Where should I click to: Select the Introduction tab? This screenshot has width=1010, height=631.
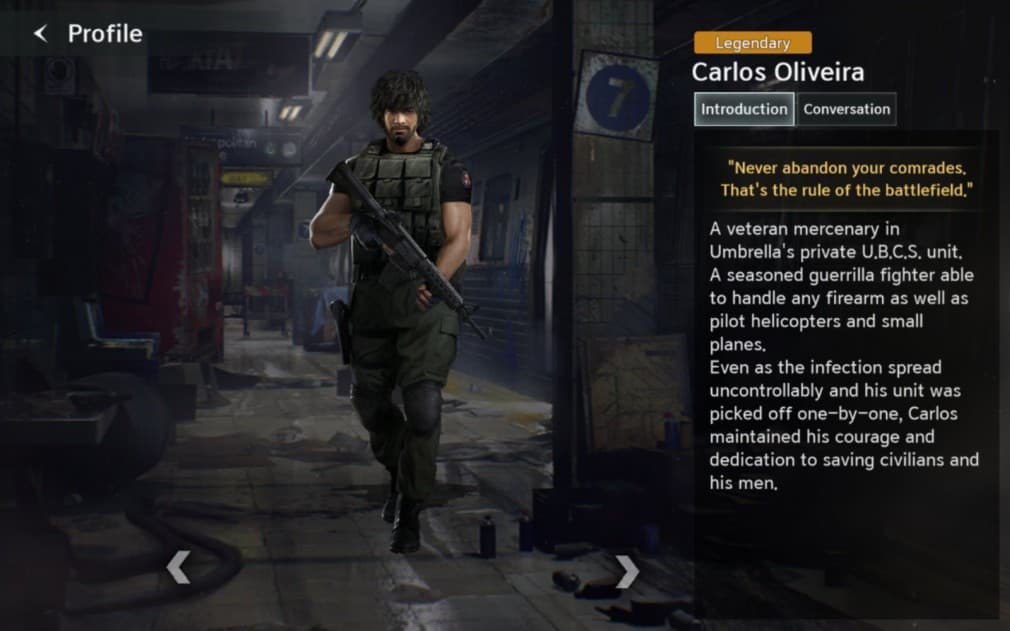tap(744, 109)
